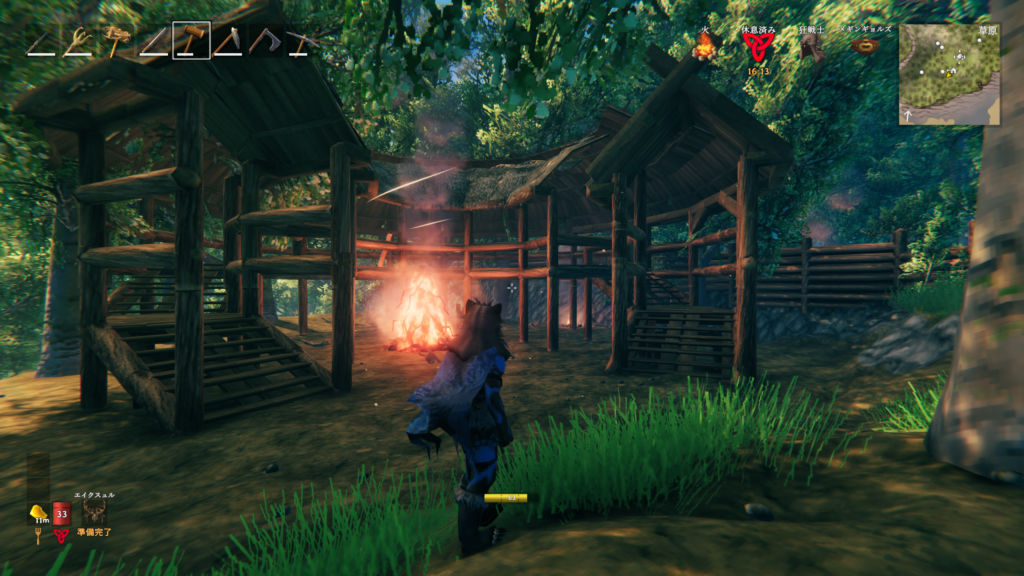Screen dimensions: 1024x576
Task: Open the minimap
Action: coord(949,74)
